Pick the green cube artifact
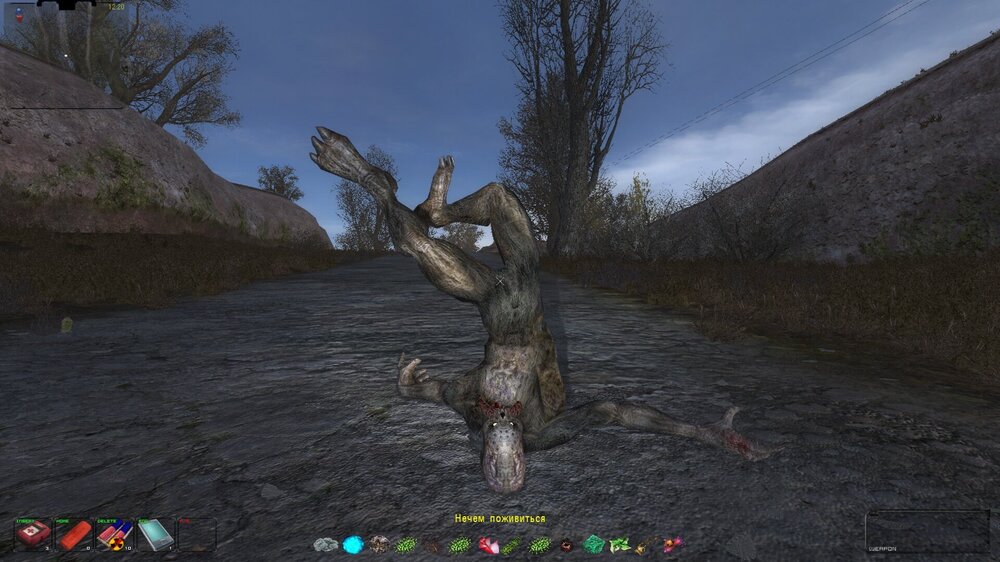The width and height of the screenshot is (1000, 562). [x=594, y=544]
